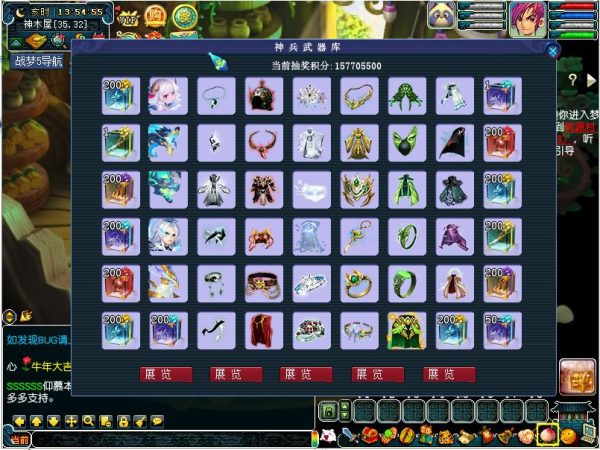Click the magnifier icon in chat toolbar
Viewport: 600px width, 450px height.
(90, 421)
